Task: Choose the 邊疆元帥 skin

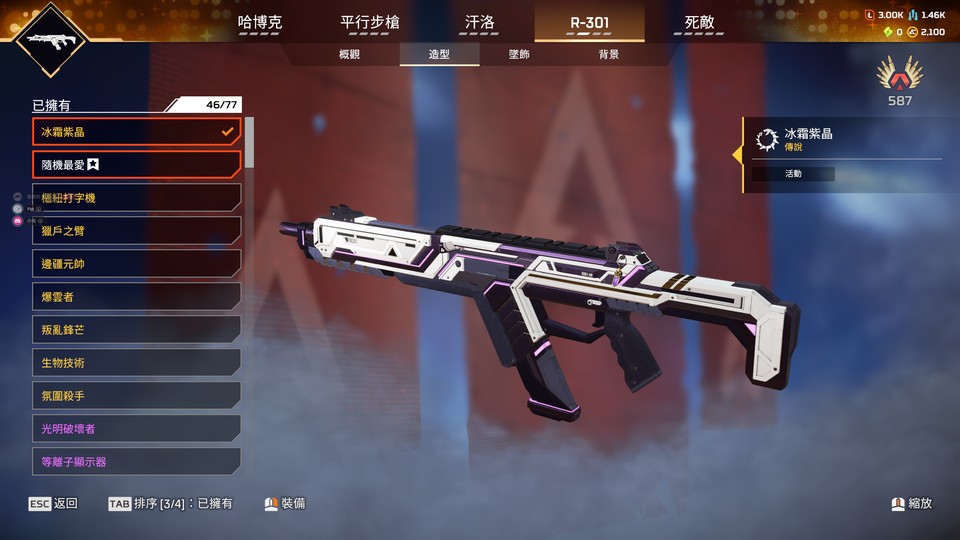Action: 136,264
